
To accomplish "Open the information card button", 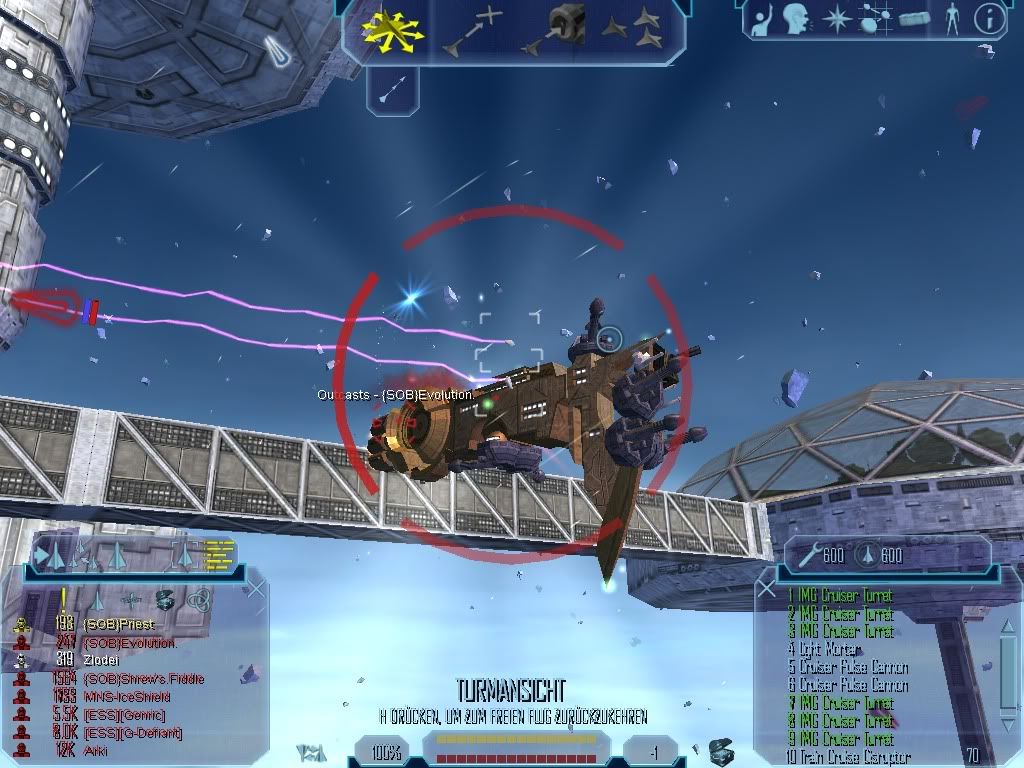I will click(988, 18).
